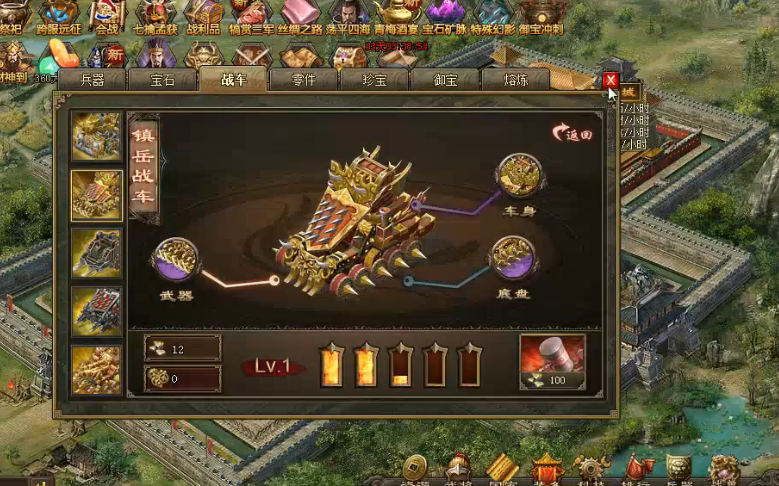Screen dimensions: 779x486
Task: Click the gold coin icon in bottom bar
Action: 414,468
